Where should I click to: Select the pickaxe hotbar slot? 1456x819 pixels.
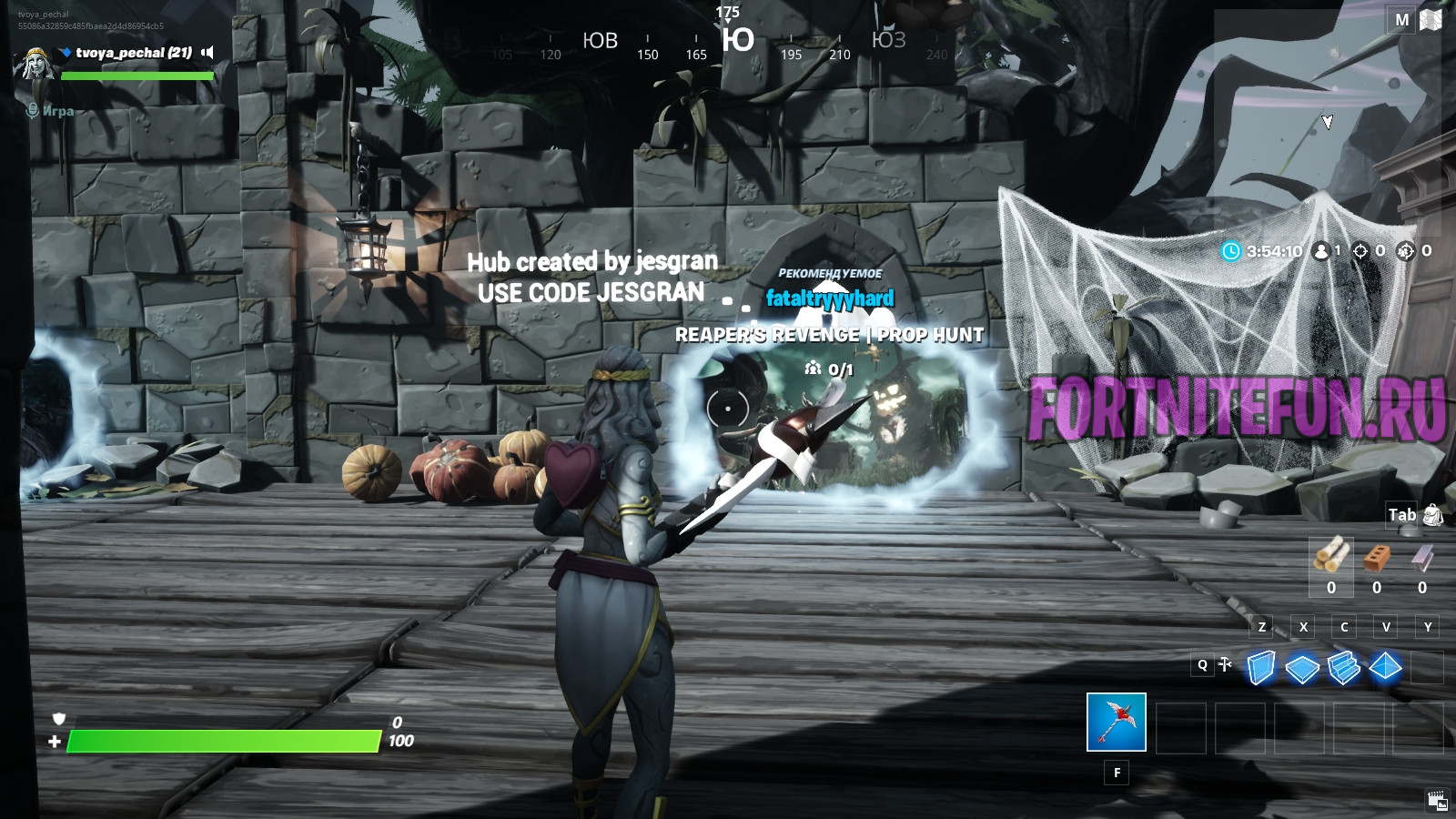click(x=1116, y=722)
